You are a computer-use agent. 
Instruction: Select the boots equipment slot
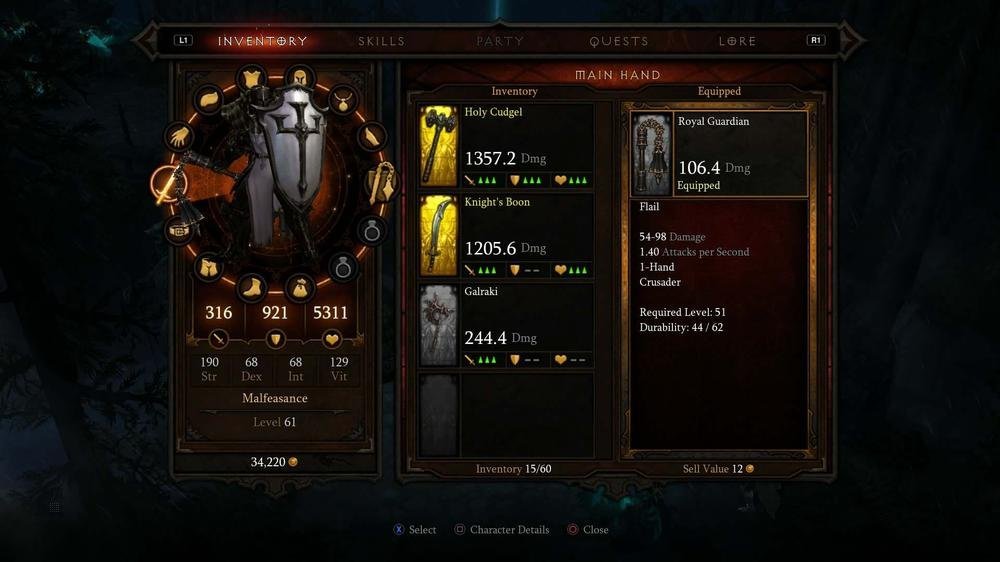(x=251, y=288)
